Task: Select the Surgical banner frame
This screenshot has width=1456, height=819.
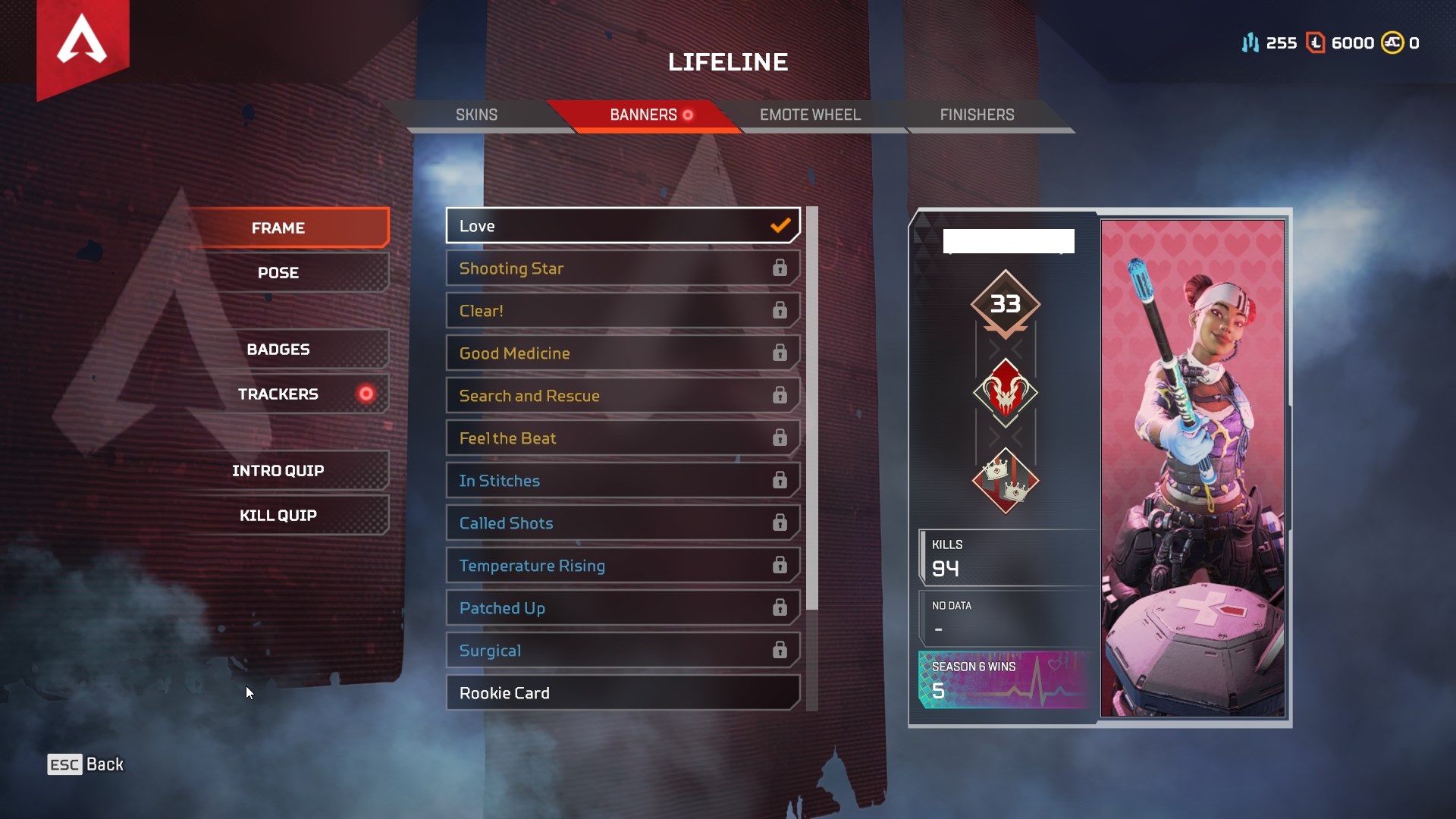Action: pos(622,650)
